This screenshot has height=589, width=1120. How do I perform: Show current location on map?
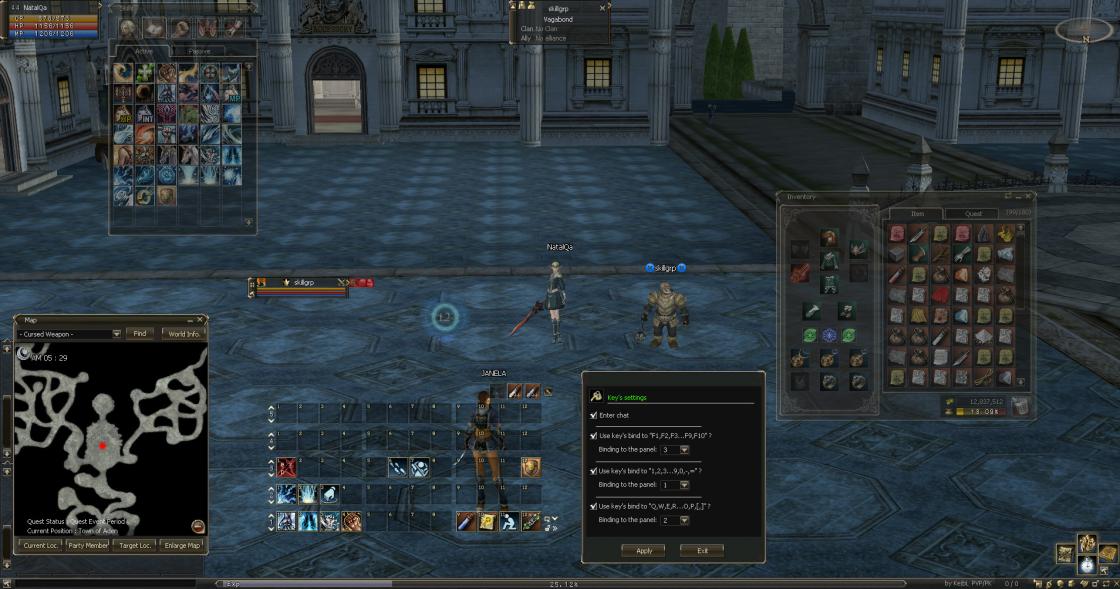(39, 545)
